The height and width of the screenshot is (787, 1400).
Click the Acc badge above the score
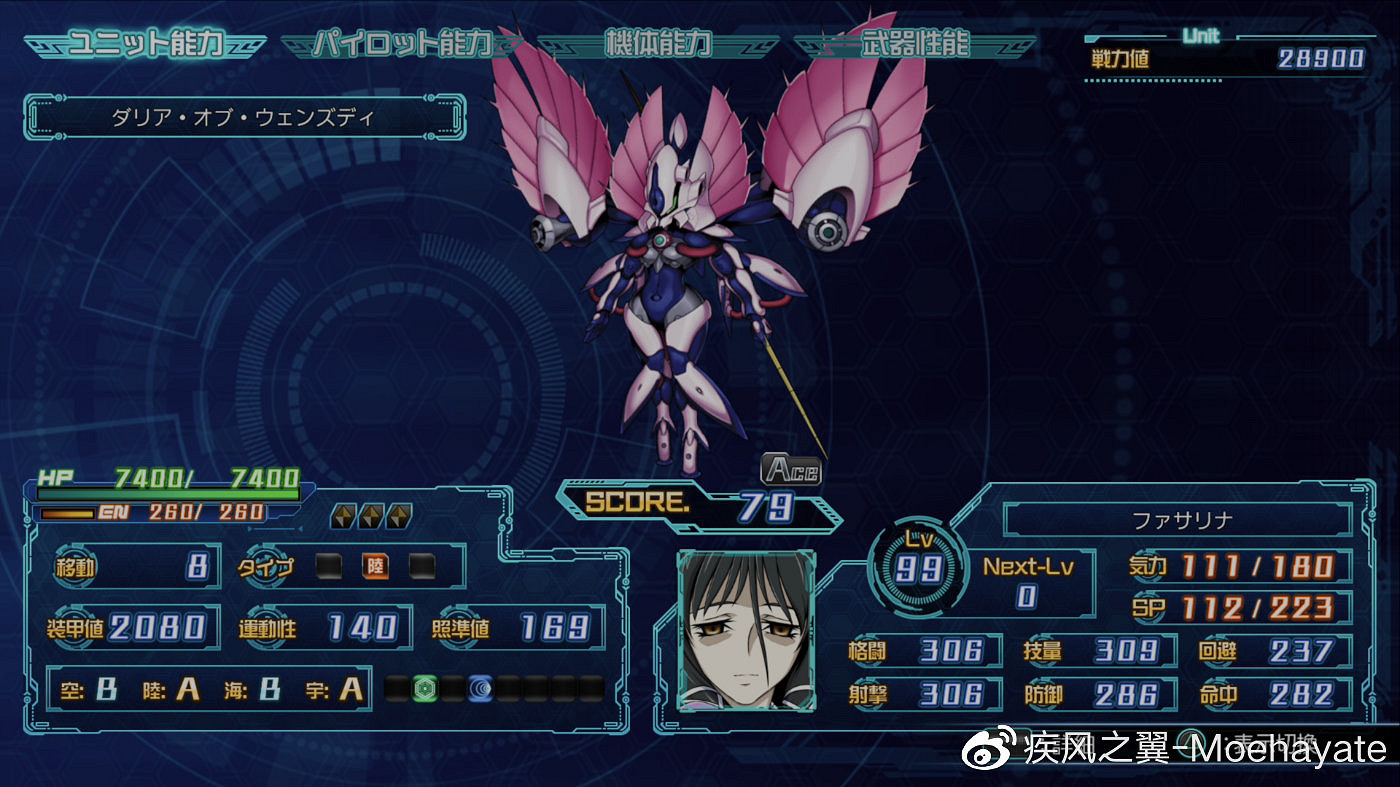[790, 468]
